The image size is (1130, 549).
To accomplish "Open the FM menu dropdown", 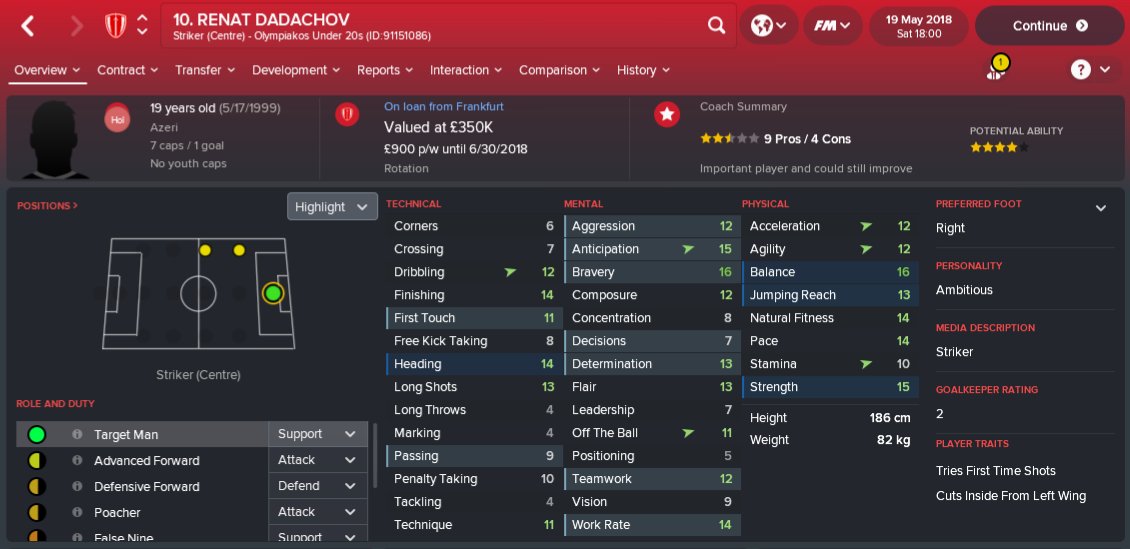I will 832,26.
